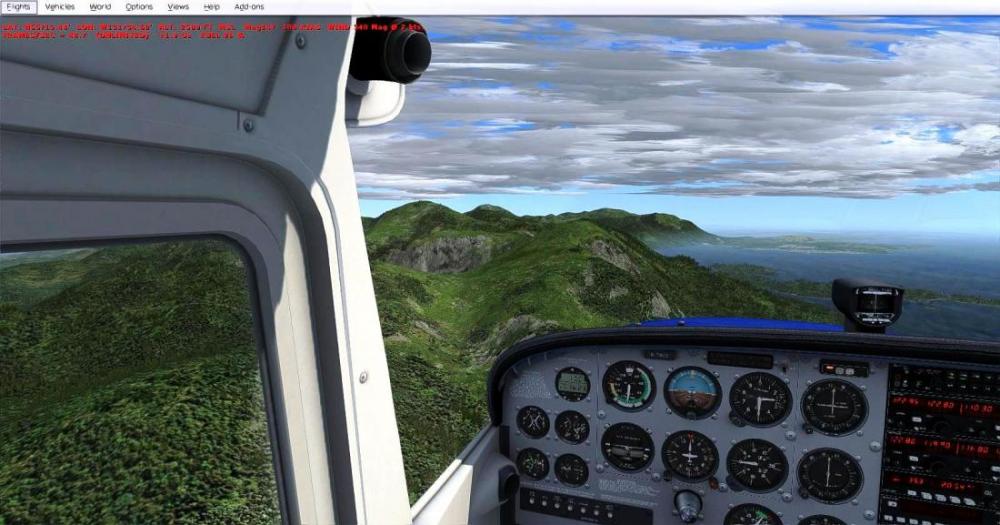Open the Options menu
This screenshot has height=525, width=1000.
[139, 7]
